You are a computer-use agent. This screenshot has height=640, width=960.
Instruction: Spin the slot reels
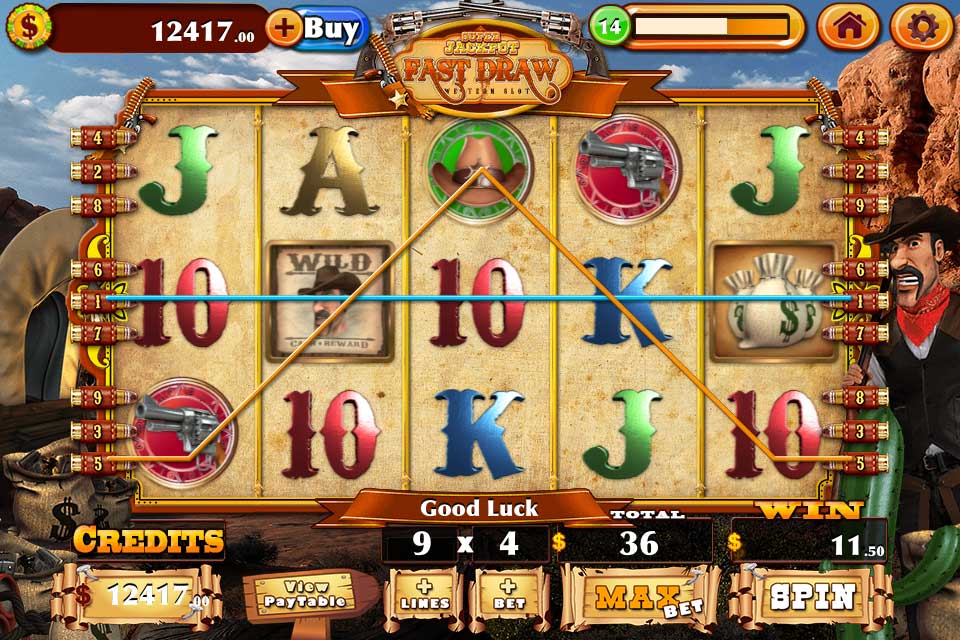[810, 597]
